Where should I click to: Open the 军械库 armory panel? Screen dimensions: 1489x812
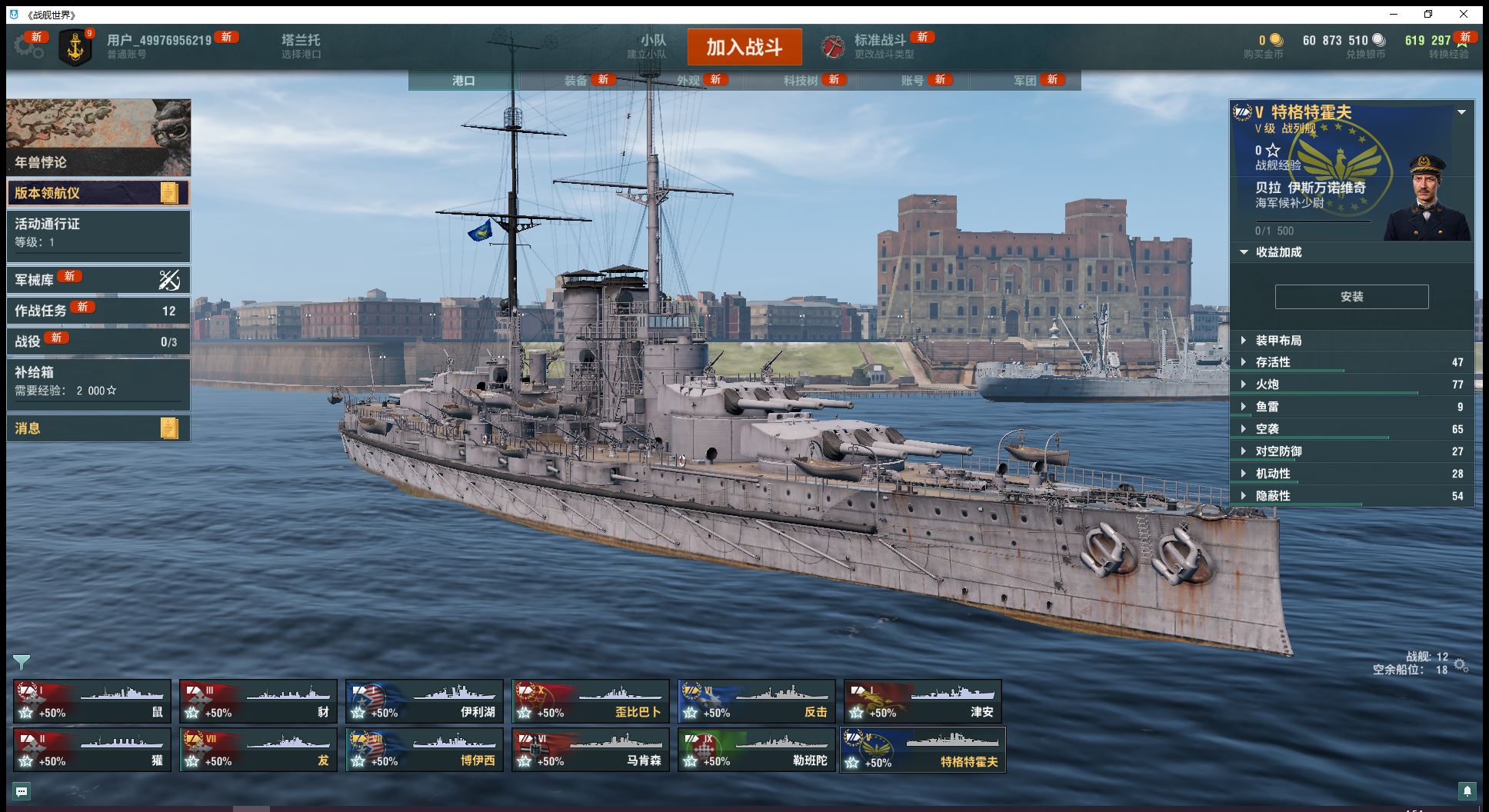(x=98, y=280)
